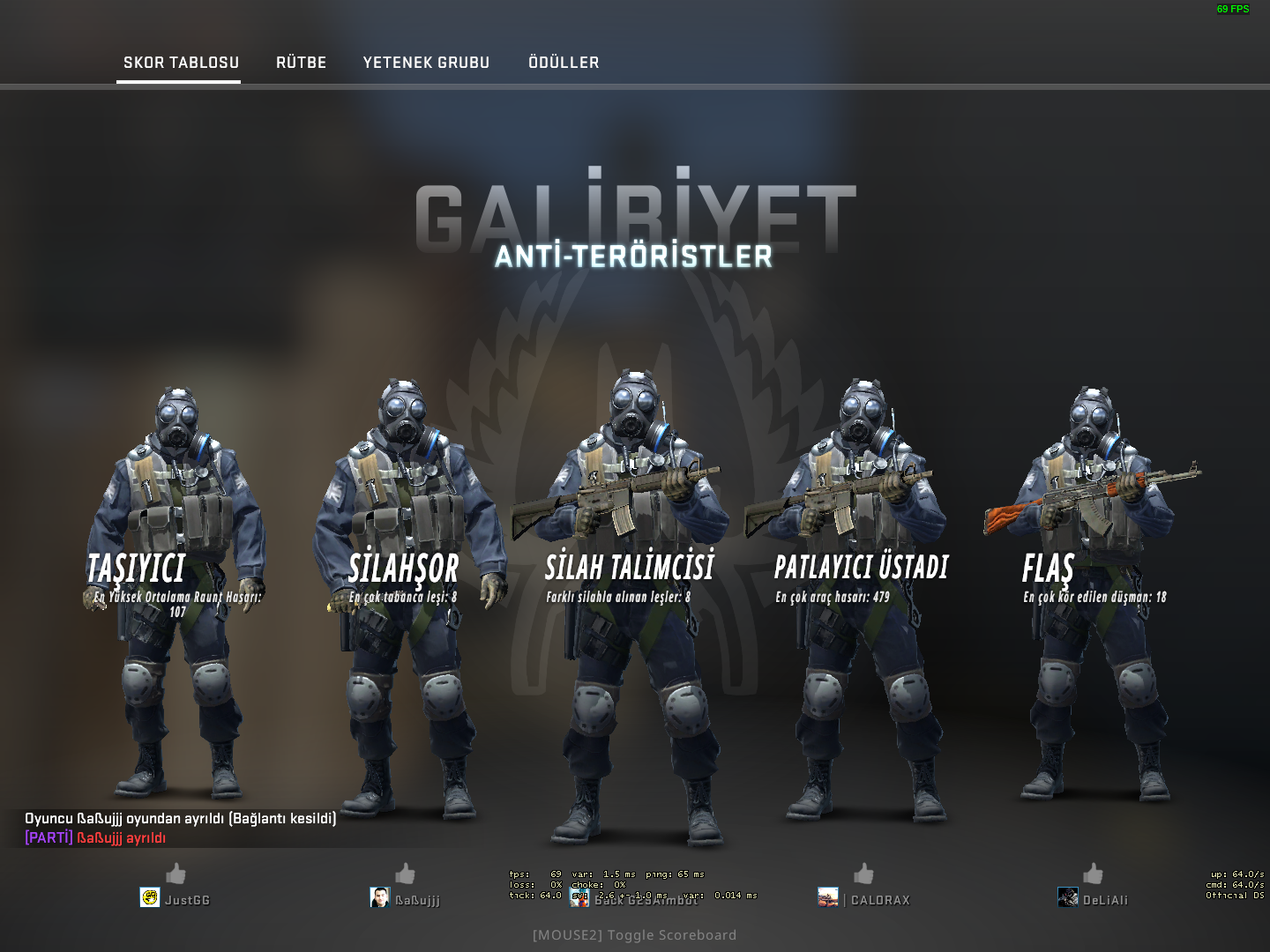Commend ßaßujjj with the thumbs up icon

tap(405, 874)
